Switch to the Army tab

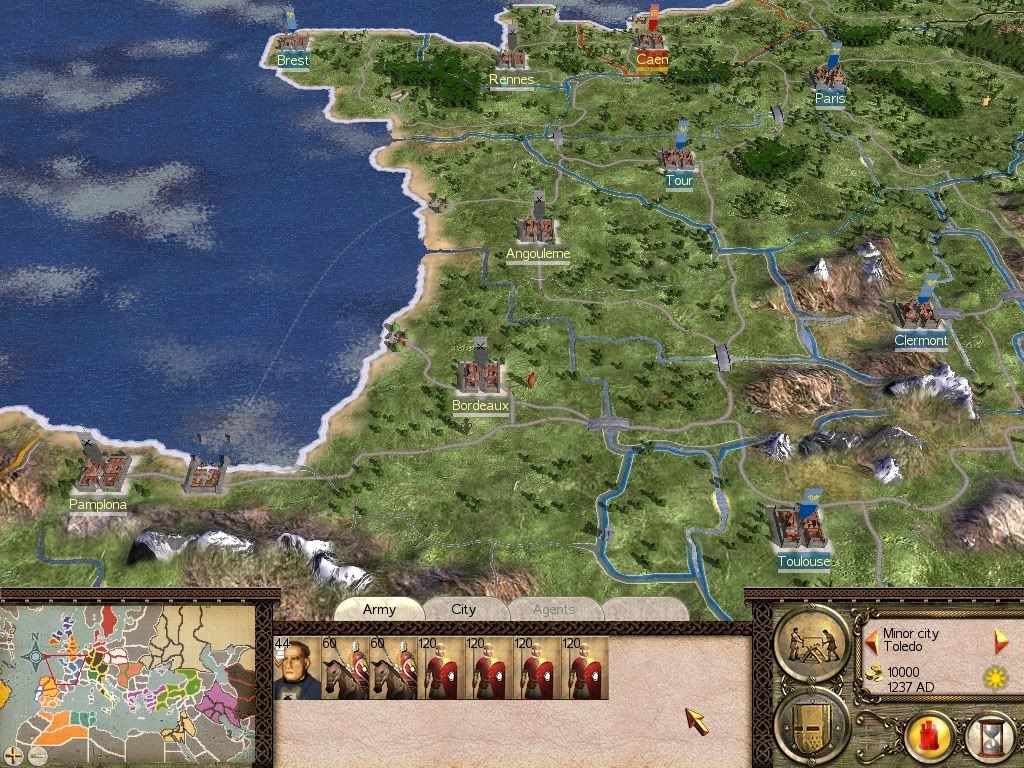[379, 609]
